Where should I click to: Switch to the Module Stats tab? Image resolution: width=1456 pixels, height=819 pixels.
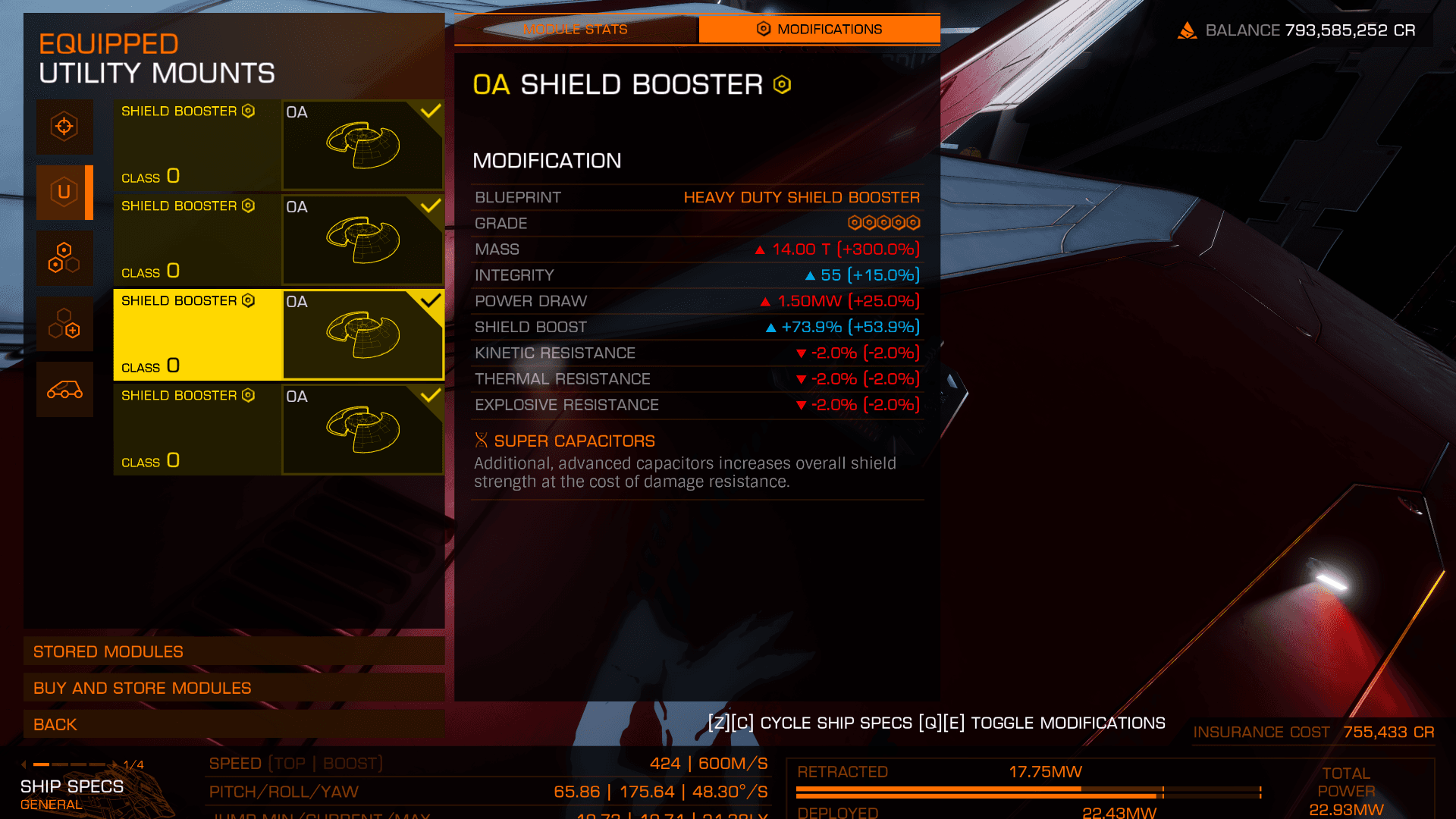[x=576, y=30]
